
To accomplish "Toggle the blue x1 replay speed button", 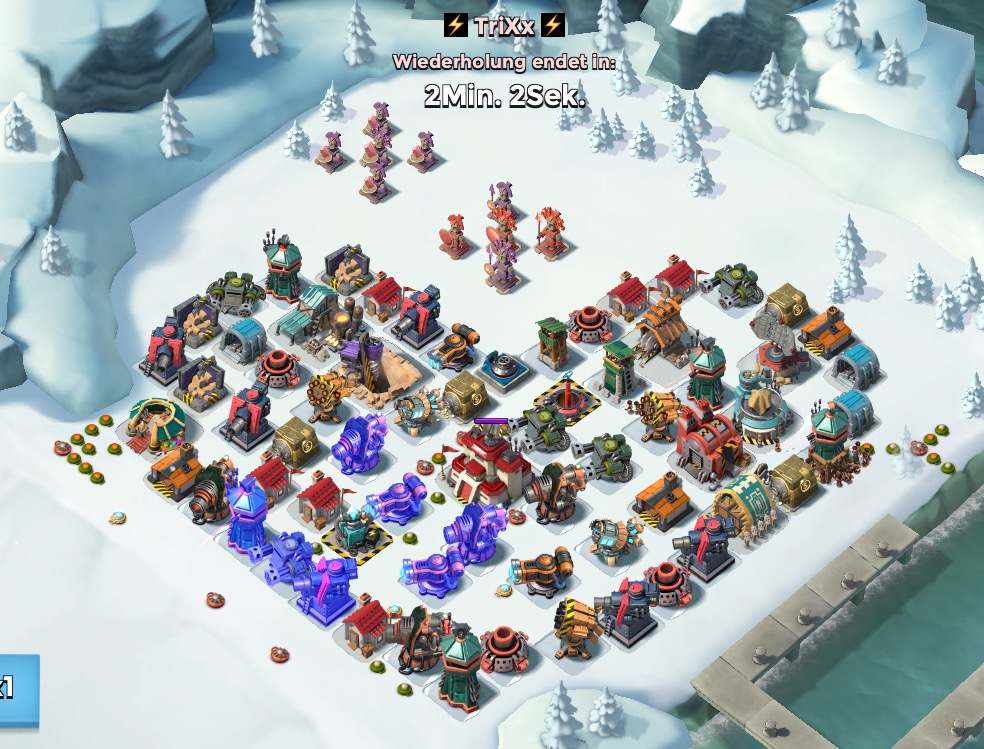I will coord(15,690).
